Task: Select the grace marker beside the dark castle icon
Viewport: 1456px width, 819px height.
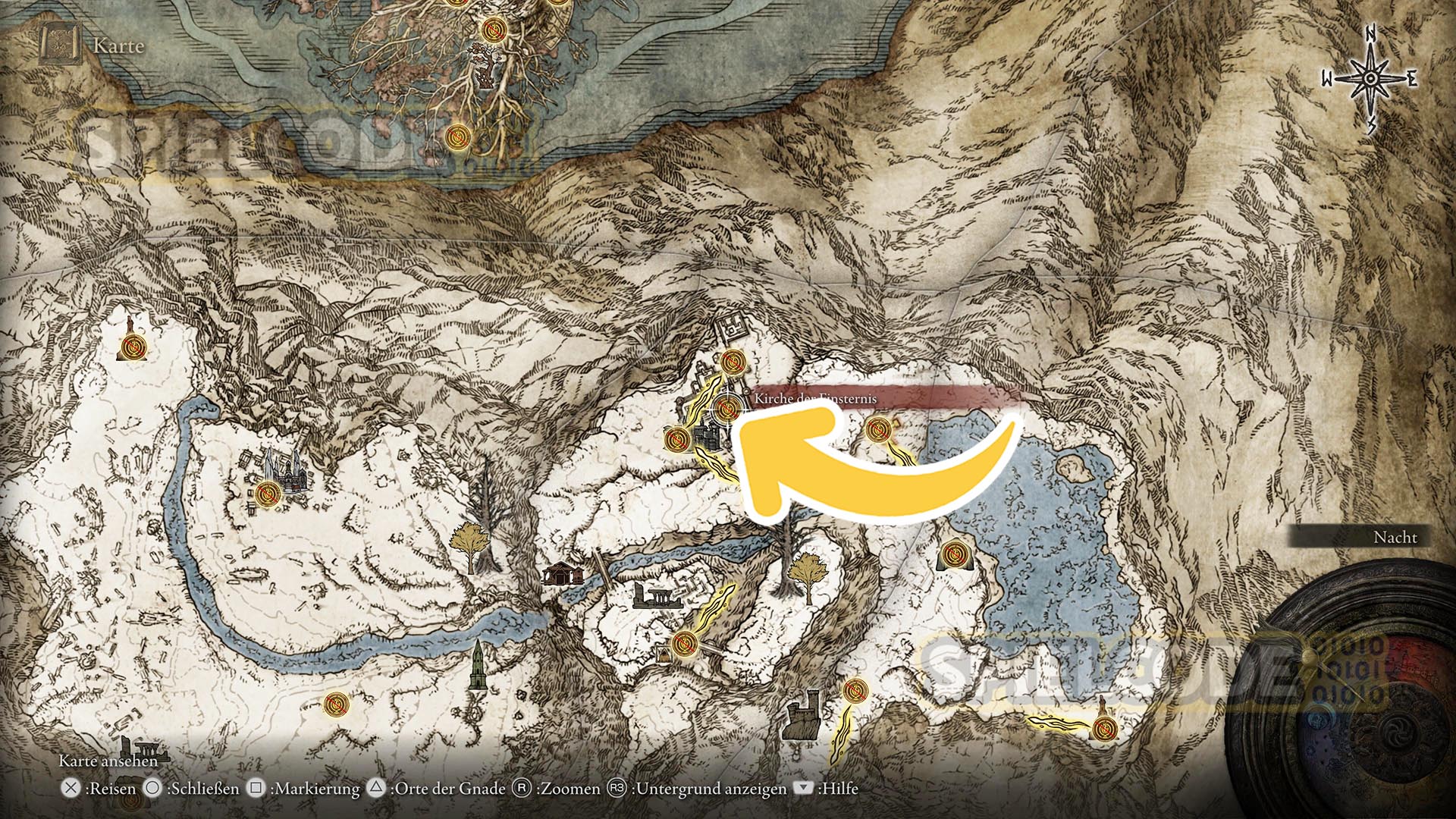Action: 676,439
